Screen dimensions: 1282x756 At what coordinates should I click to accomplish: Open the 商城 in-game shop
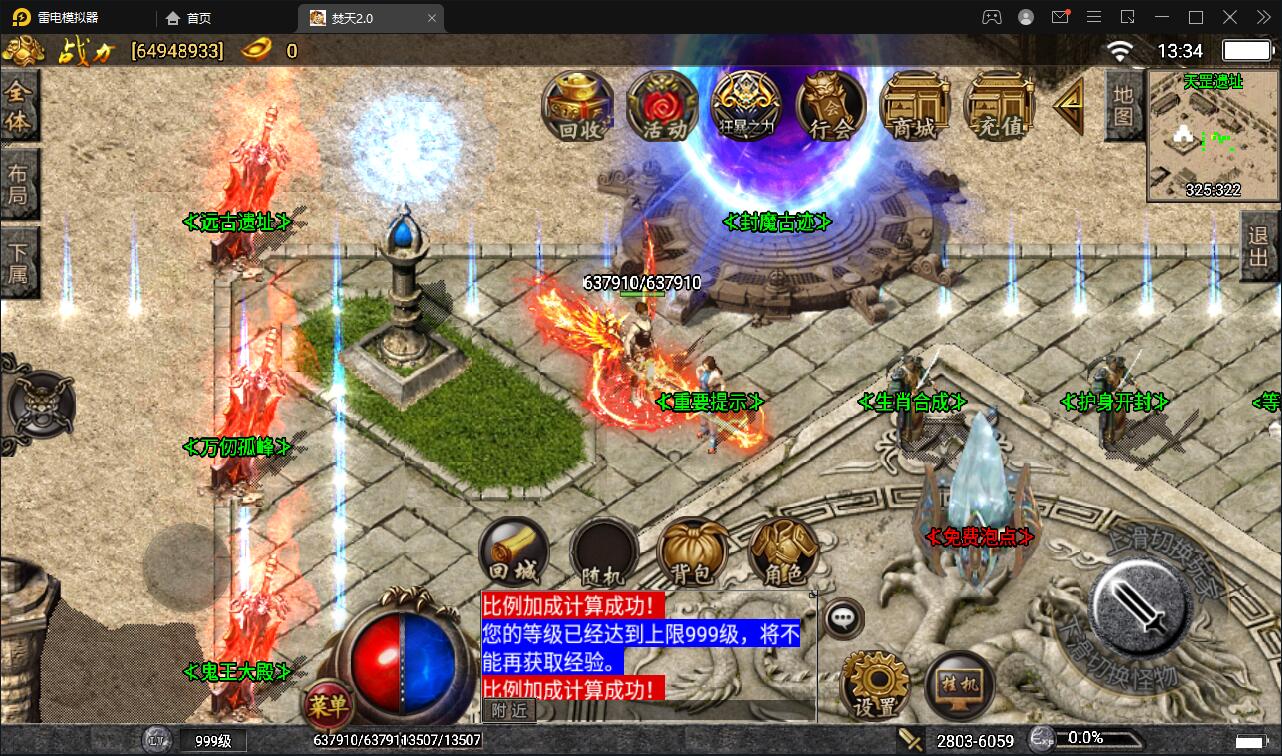click(915, 107)
